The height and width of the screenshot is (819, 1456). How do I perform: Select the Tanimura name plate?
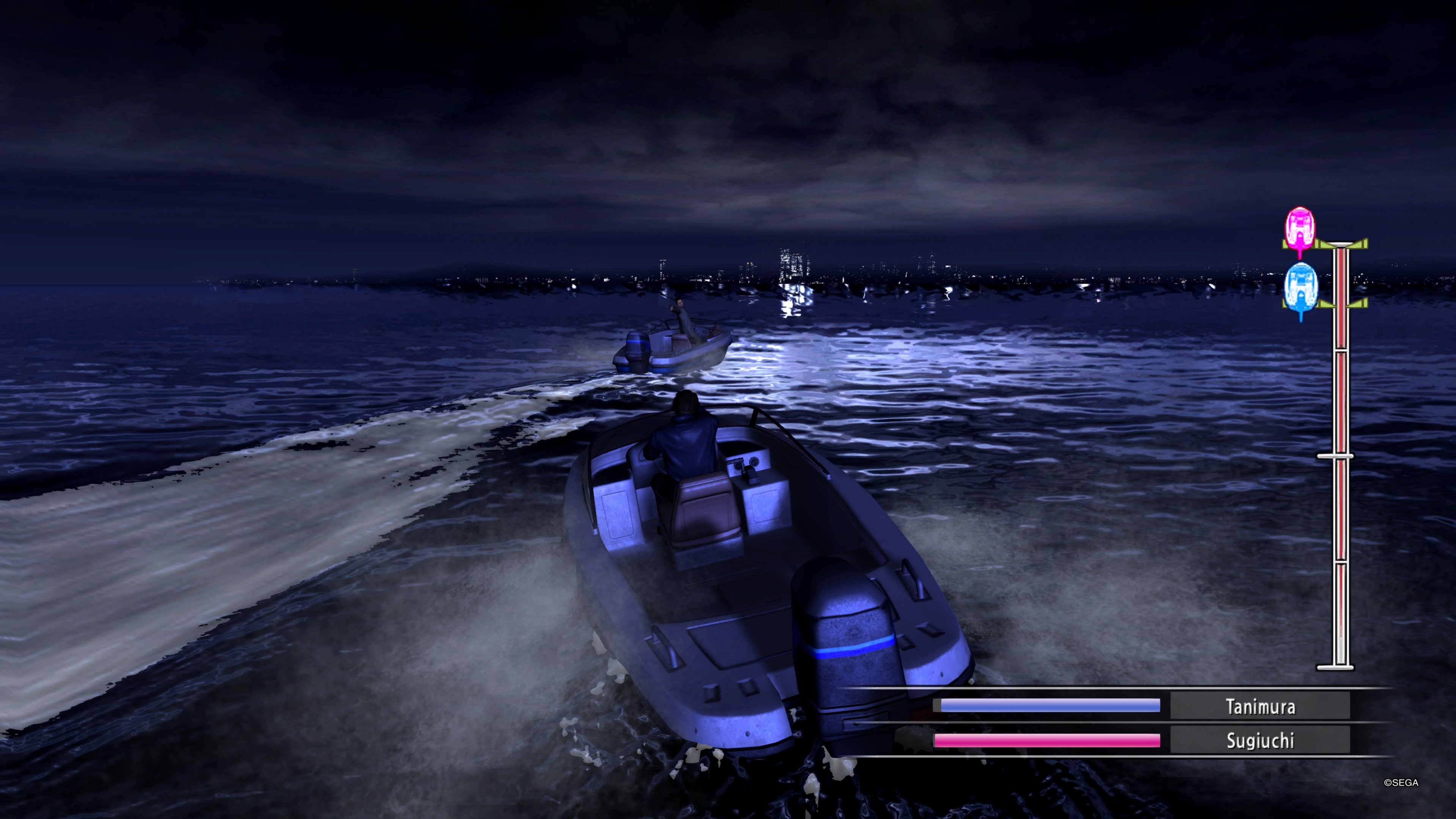click(x=1260, y=706)
